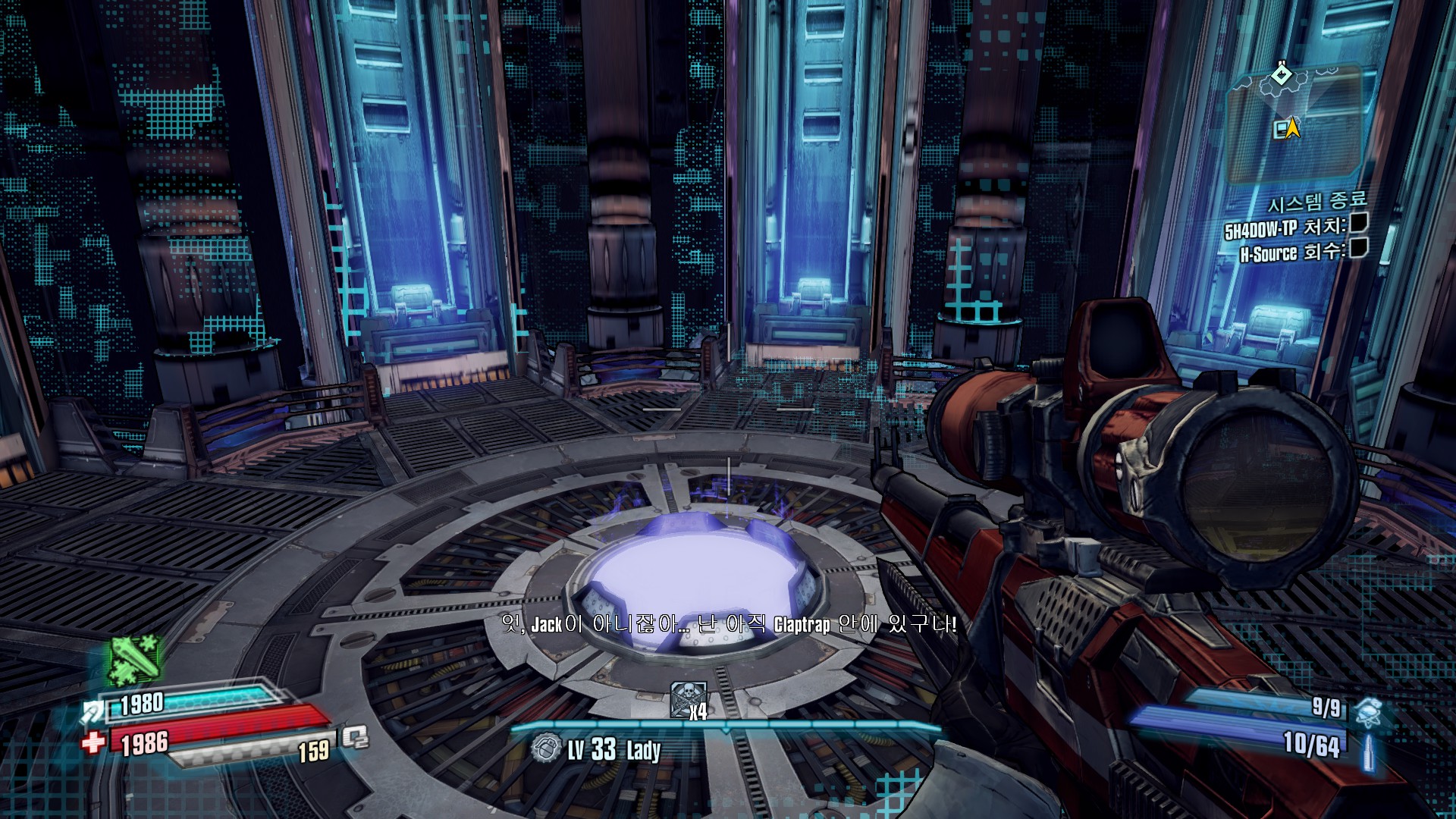Select the shield icon beside 1980
This screenshot has width=1456, height=819.
(x=94, y=711)
